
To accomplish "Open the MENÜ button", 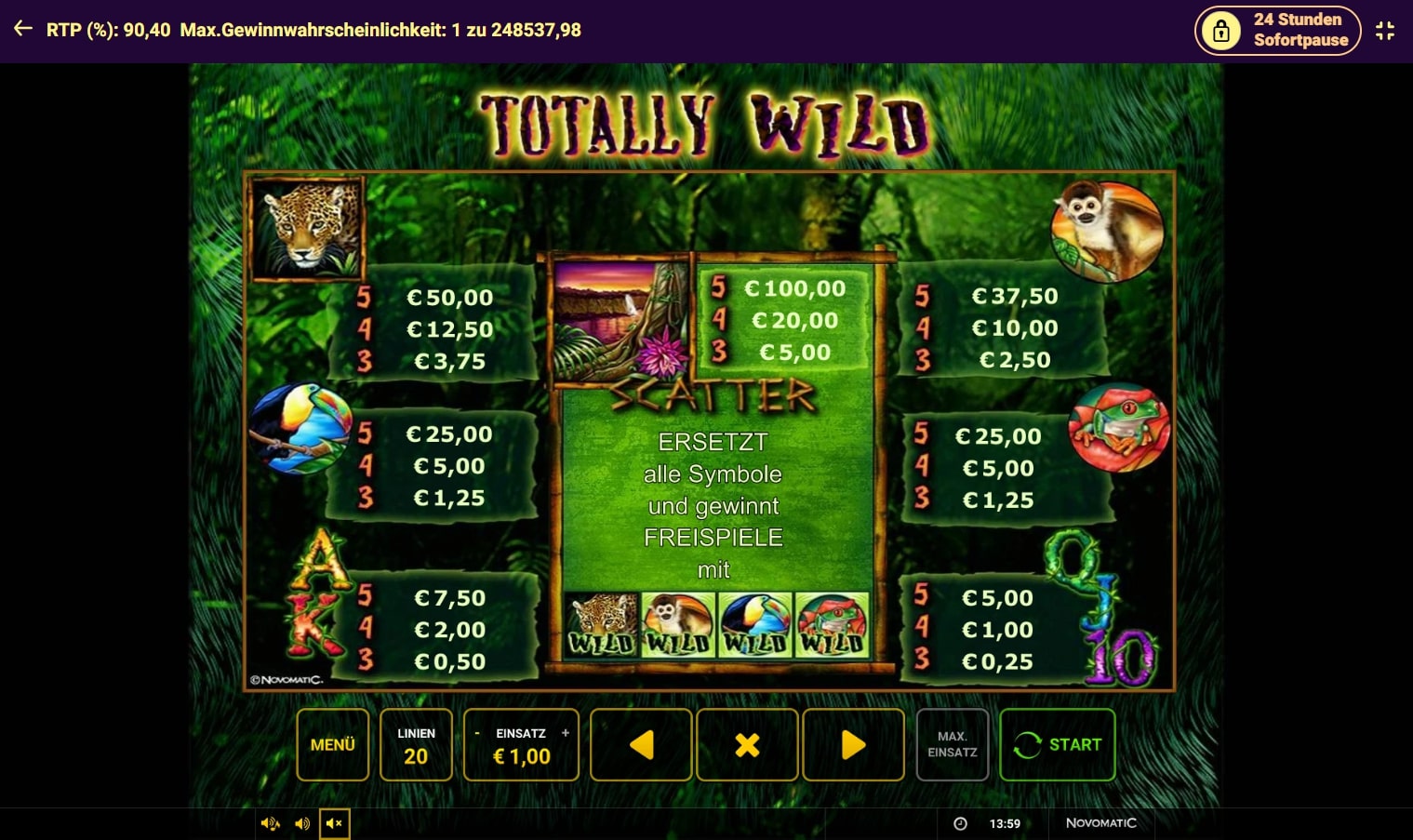I will pyautogui.click(x=333, y=744).
